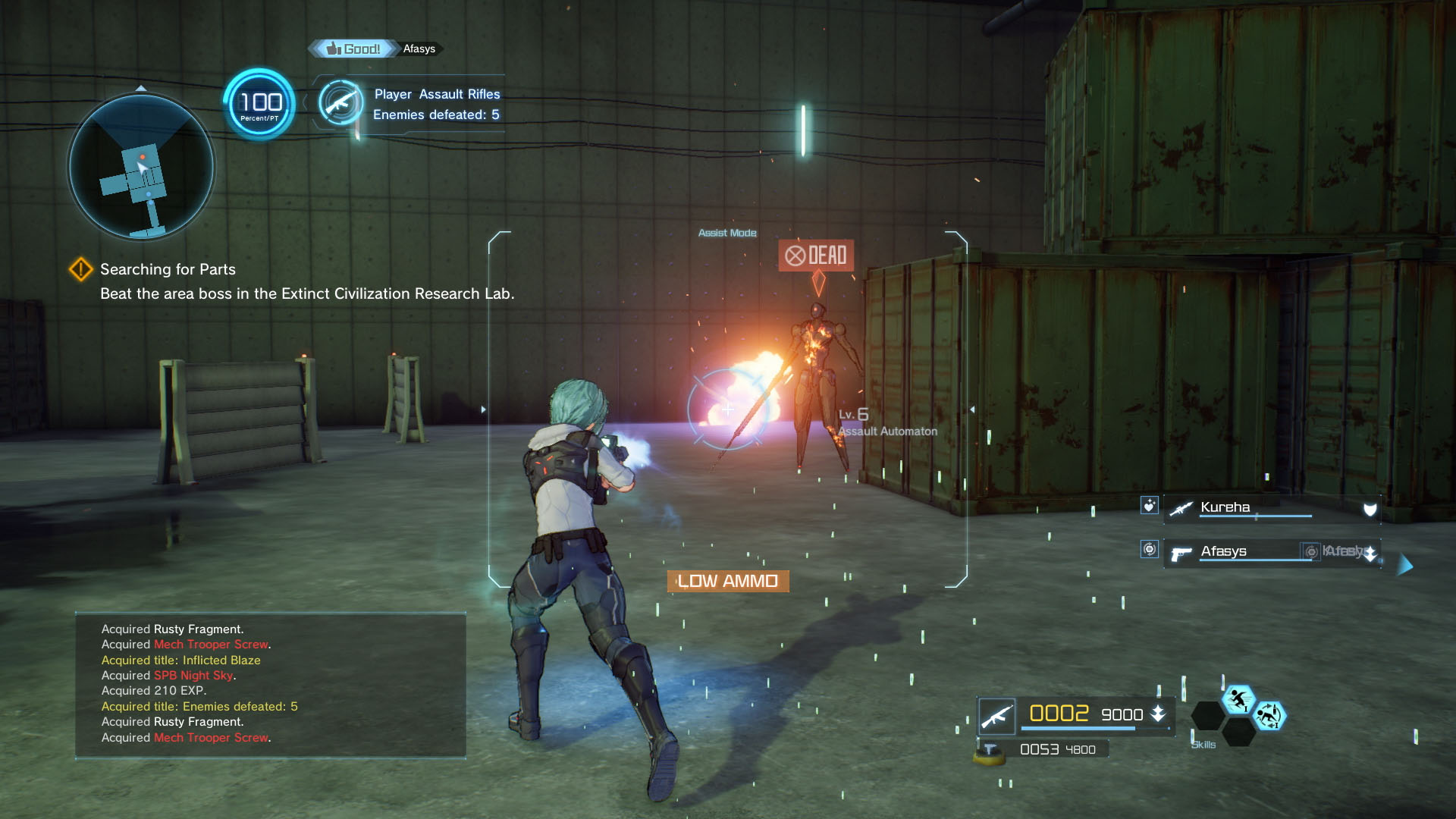Toggle the circular status icon beside Afasys

[1150, 550]
